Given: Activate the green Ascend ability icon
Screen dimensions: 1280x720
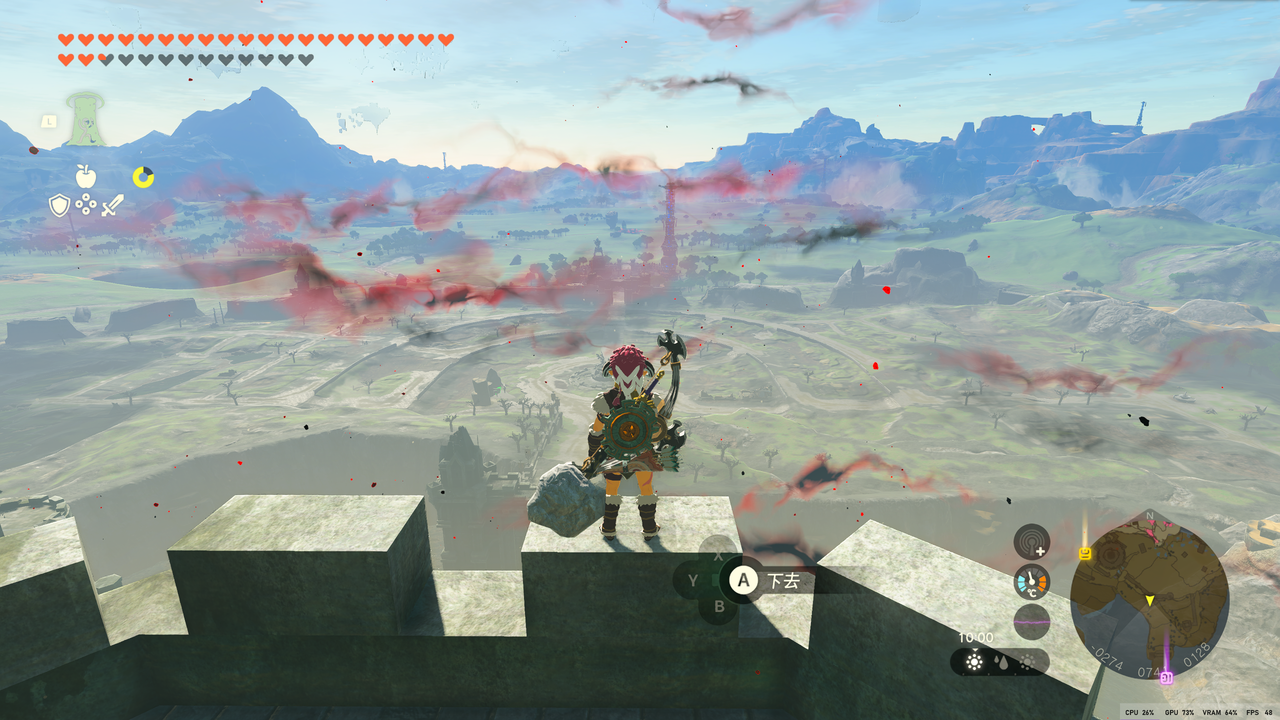Looking at the screenshot, I should point(87,119).
